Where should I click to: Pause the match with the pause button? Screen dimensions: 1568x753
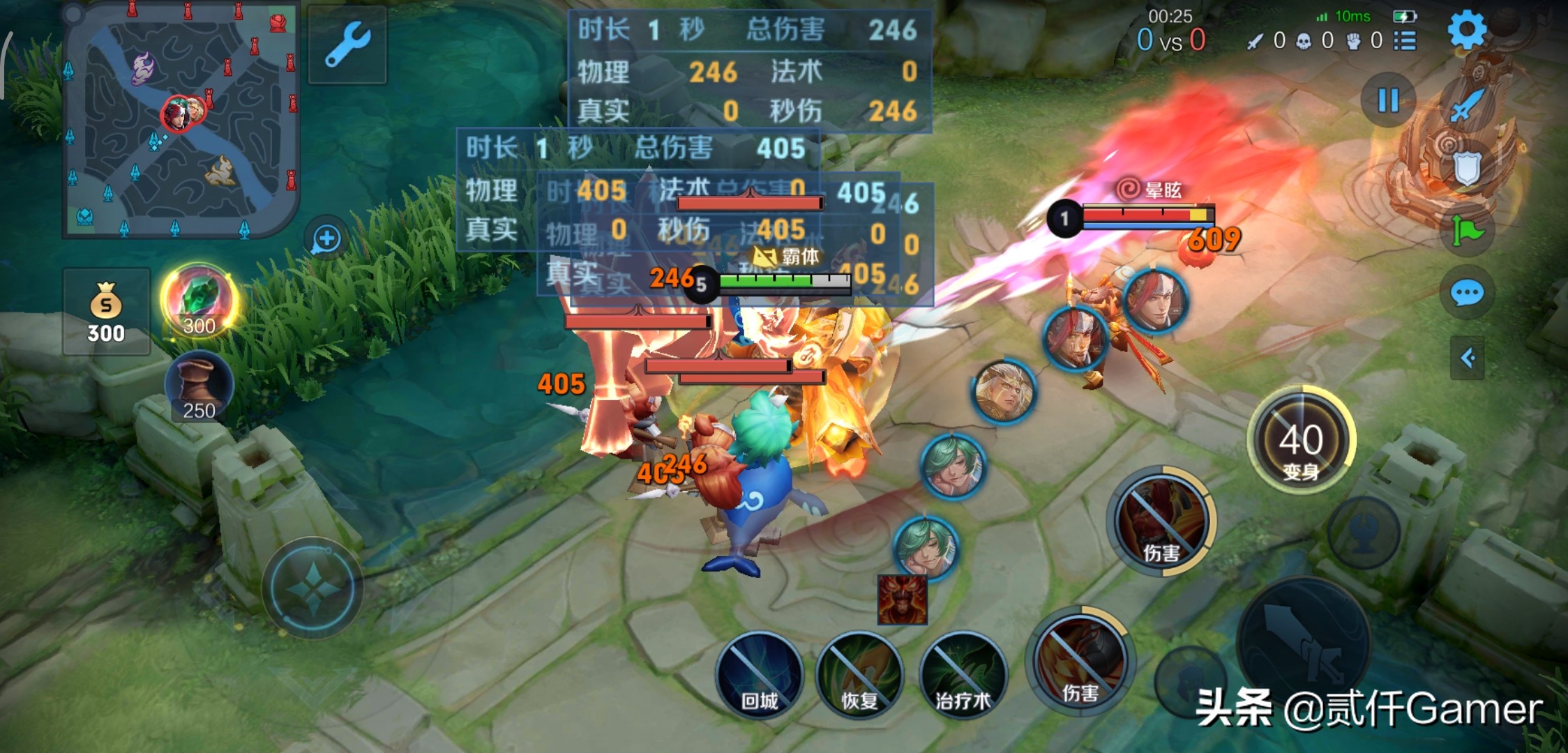coord(1388,100)
